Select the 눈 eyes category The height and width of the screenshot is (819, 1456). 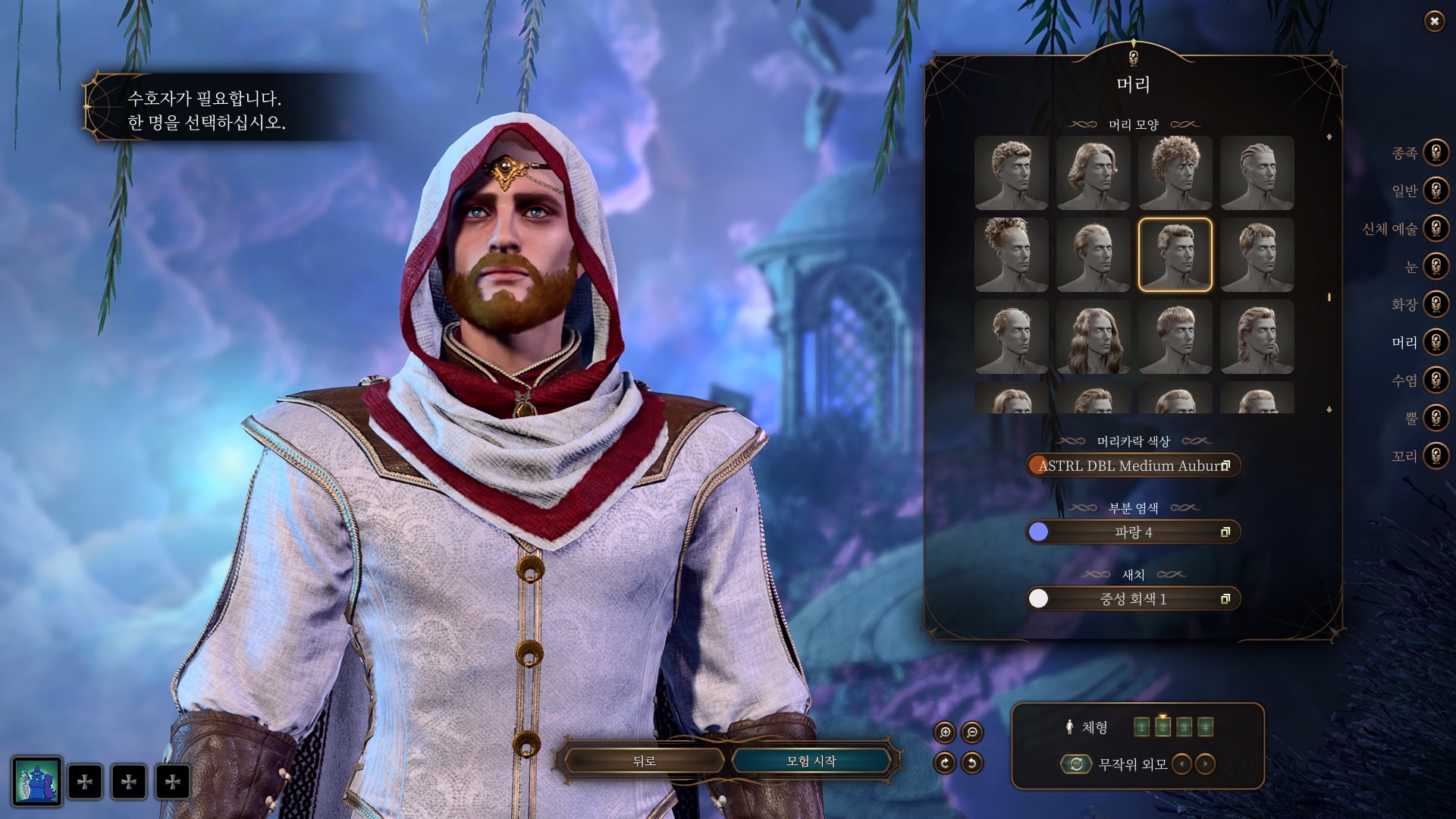[x=1435, y=266]
